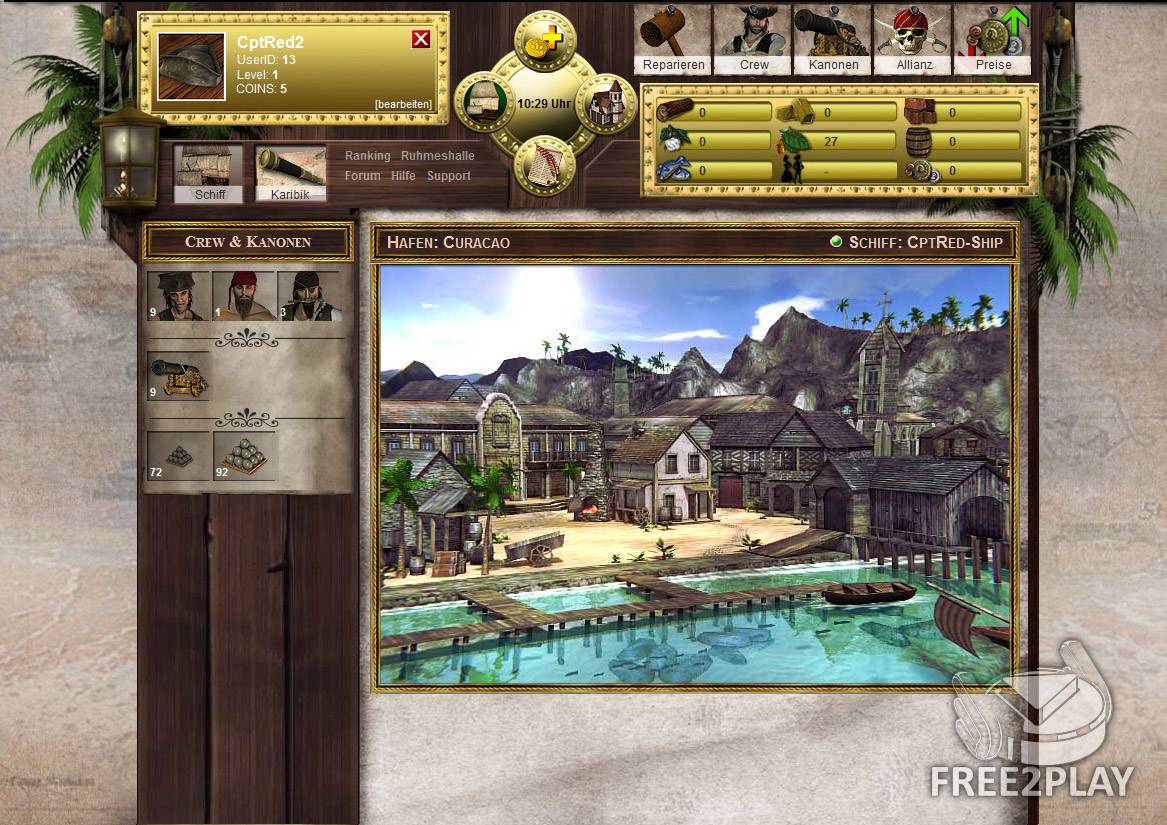Select the house icon right of clock
Screen dimensions: 1167x825
coord(607,103)
